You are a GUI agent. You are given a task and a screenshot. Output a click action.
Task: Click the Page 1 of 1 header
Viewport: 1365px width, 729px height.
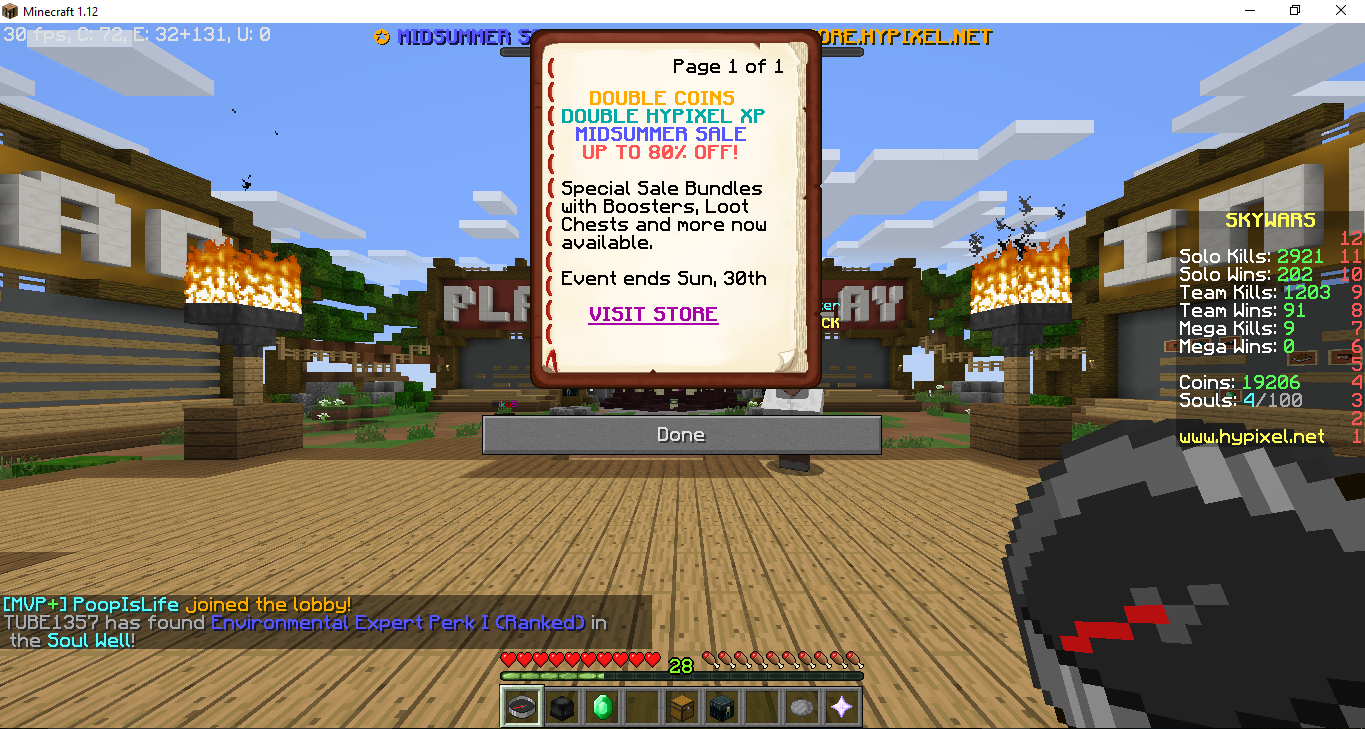click(727, 66)
